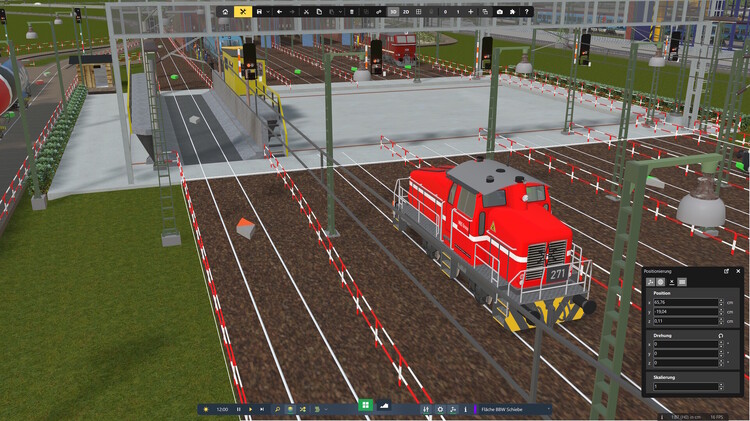Screen dimensions: 750x421
Task: Toggle the yellow tools edit mode button
Action: pos(242,11)
